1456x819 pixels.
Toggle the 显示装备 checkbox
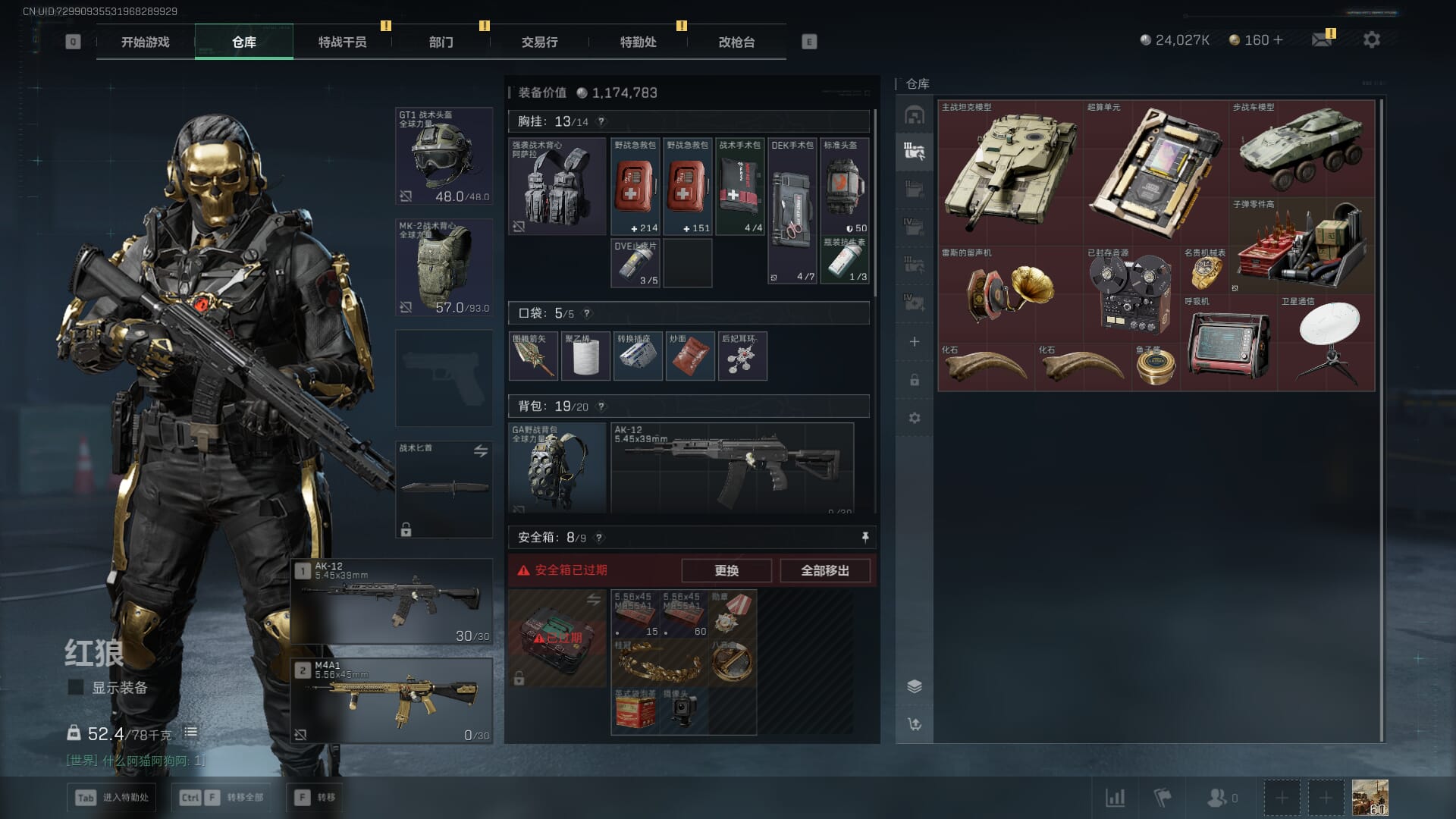76,687
